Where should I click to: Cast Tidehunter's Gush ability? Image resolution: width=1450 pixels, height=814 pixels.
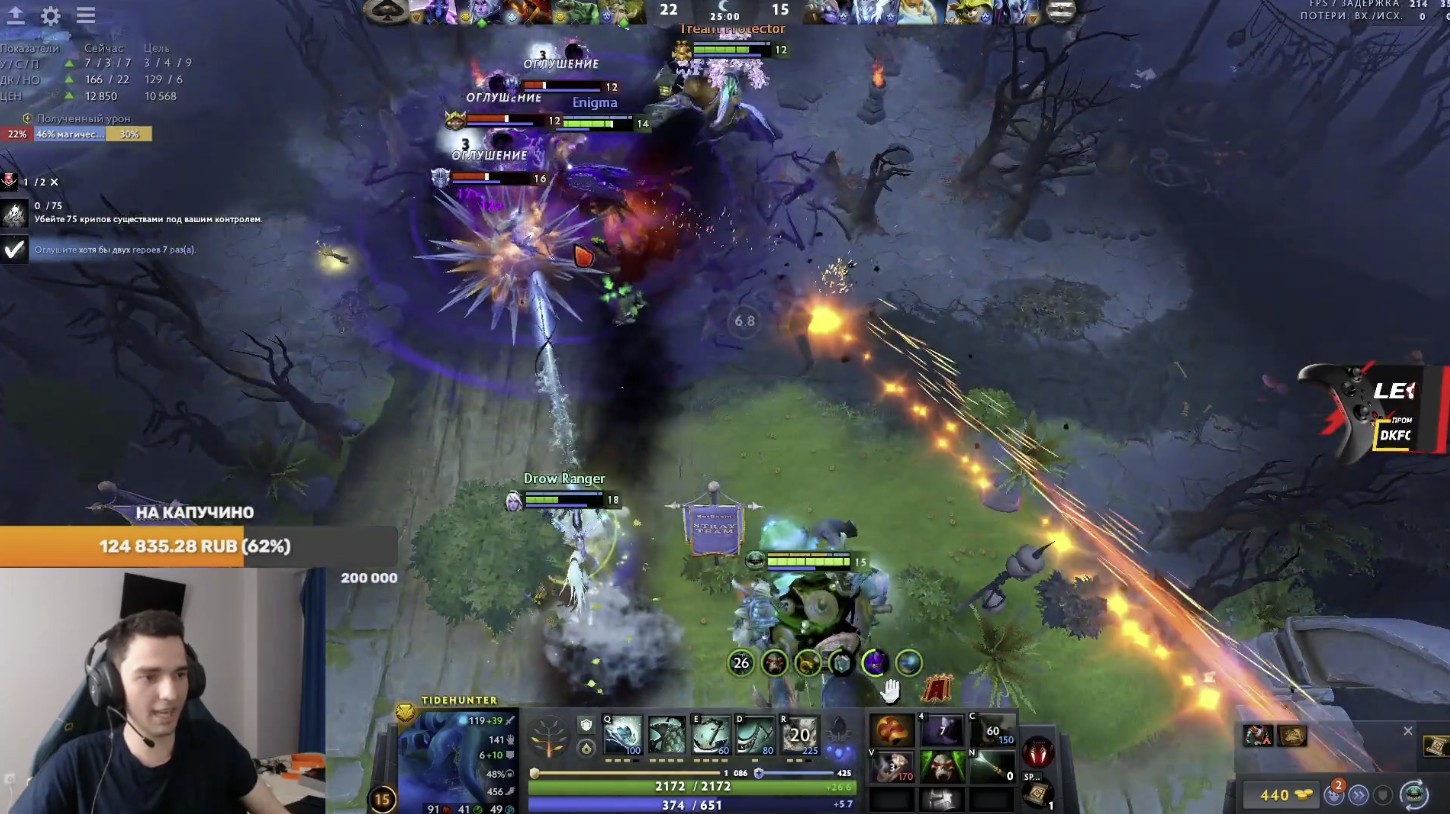623,736
